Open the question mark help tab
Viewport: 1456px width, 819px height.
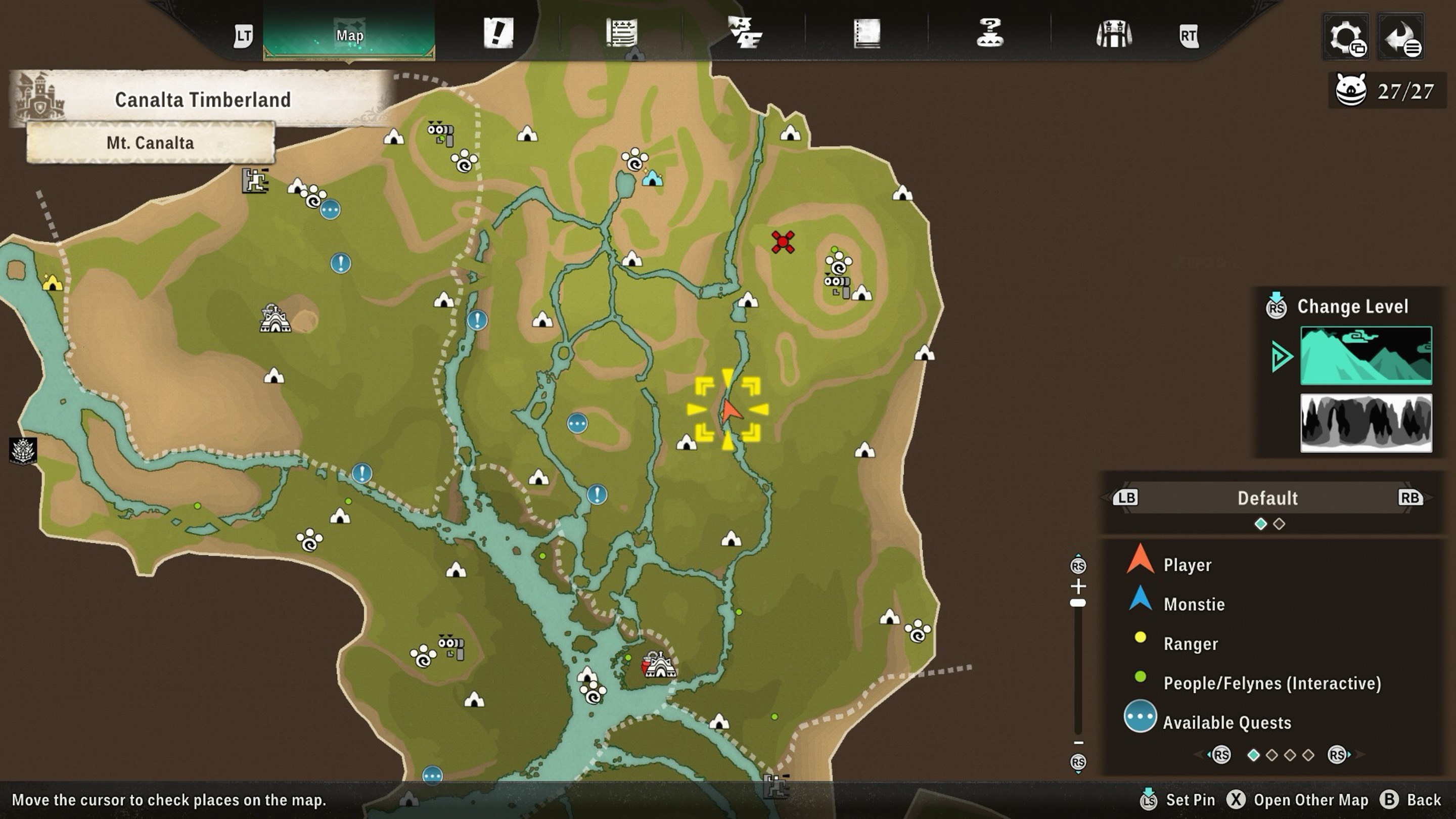click(x=990, y=33)
